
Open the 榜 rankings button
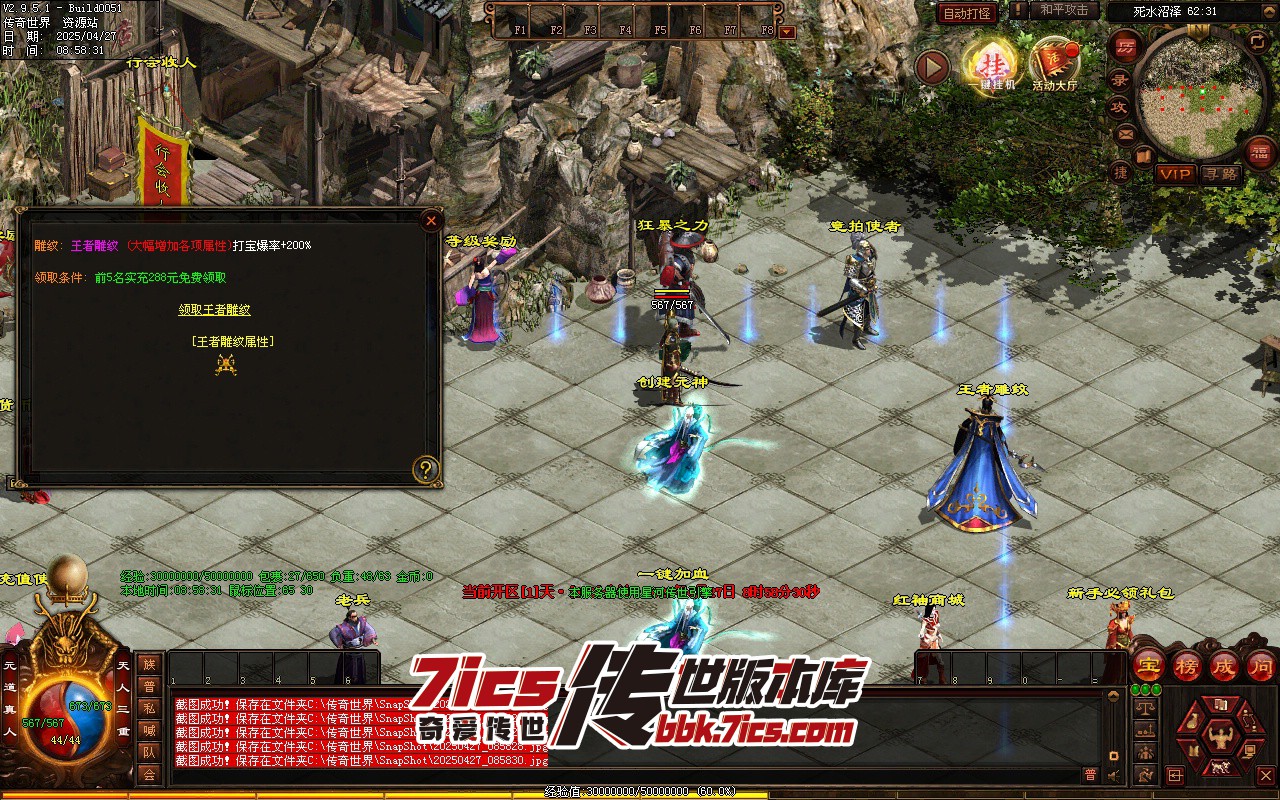(x=1187, y=665)
